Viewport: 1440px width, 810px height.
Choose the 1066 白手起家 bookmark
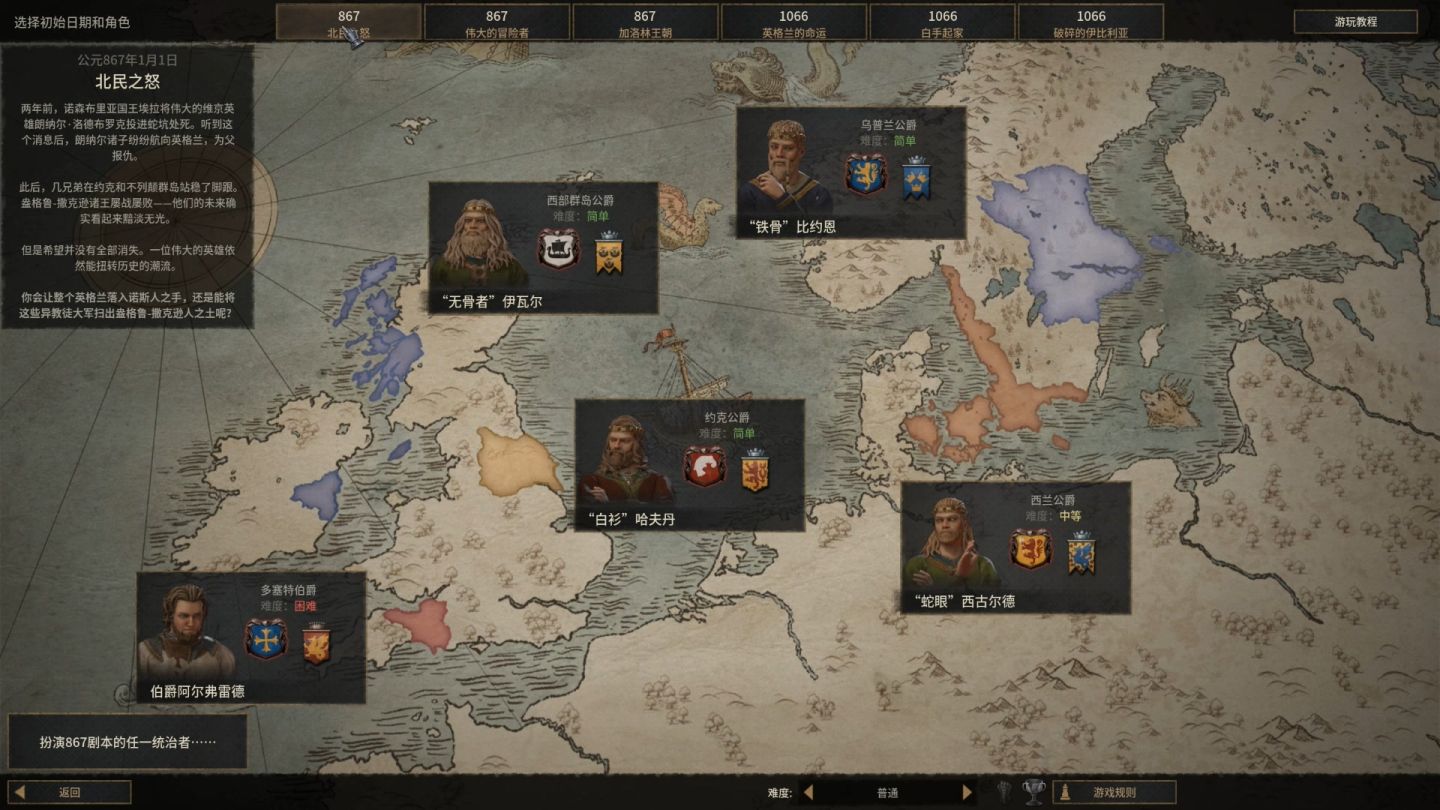click(943, 23)
